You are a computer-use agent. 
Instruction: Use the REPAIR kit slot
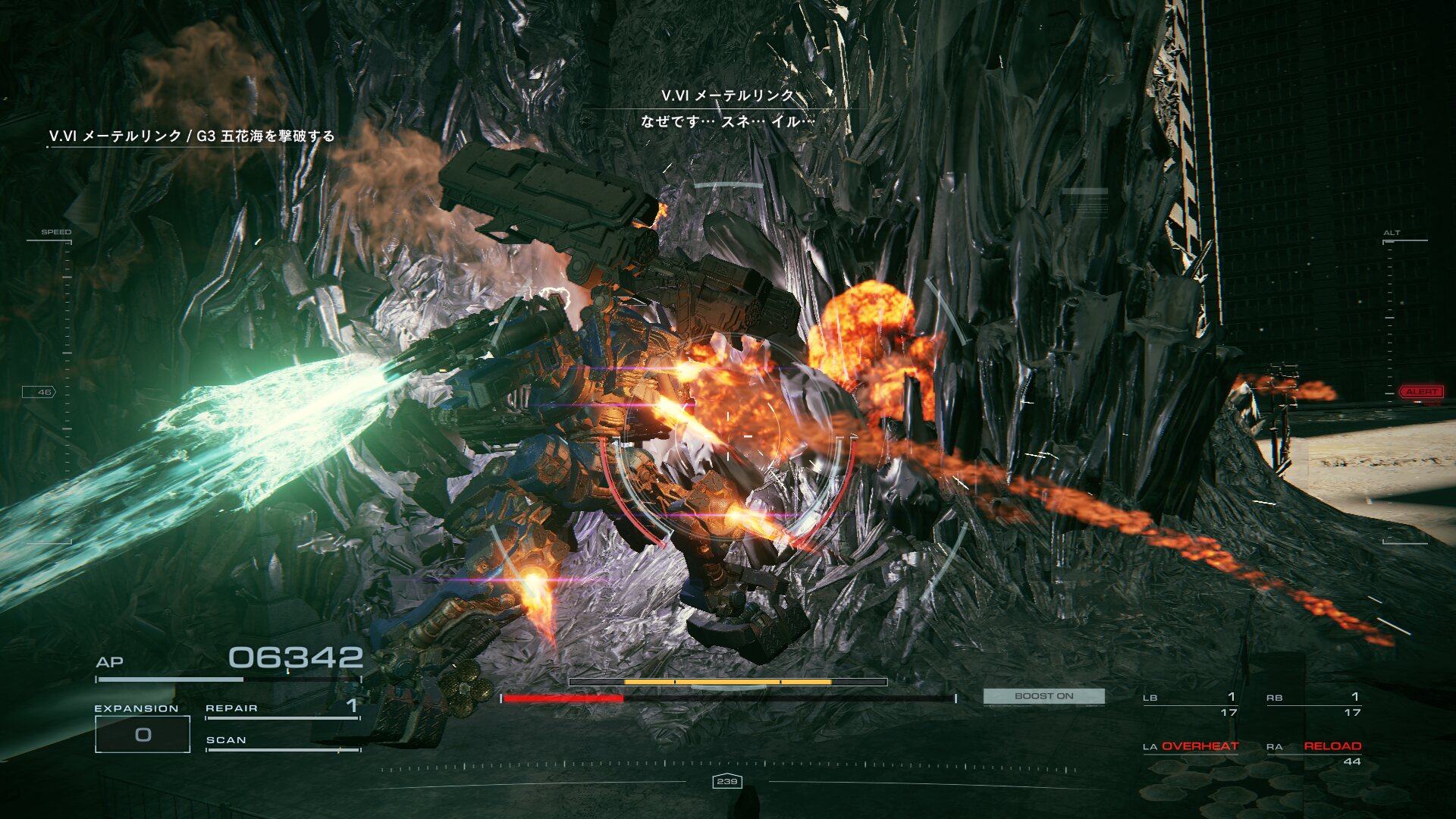(282, 708)
